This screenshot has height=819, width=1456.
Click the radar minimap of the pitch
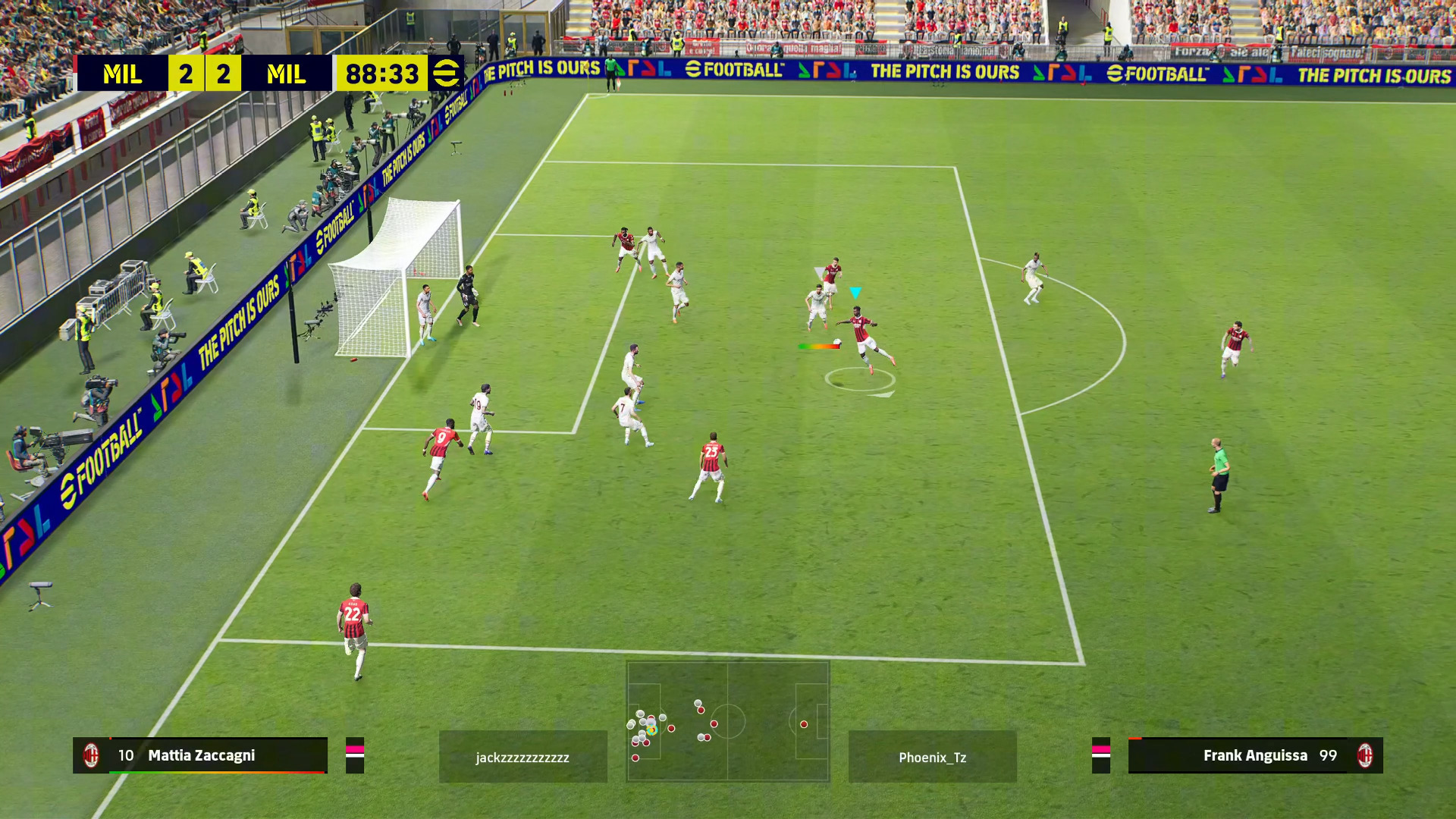pyautogui.click(x=727, y=721)
